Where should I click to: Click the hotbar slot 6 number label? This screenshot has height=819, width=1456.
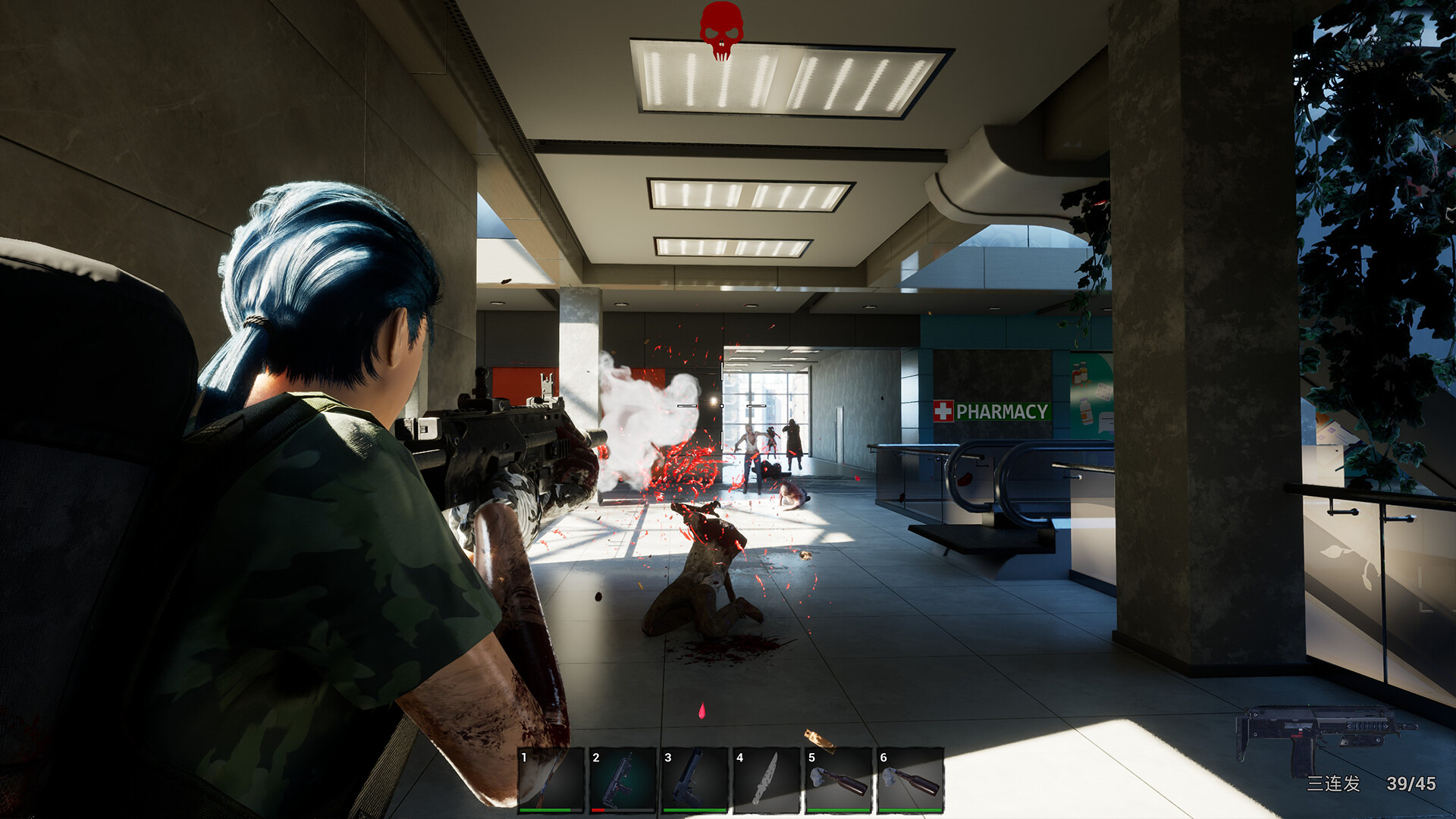point(882,758)
